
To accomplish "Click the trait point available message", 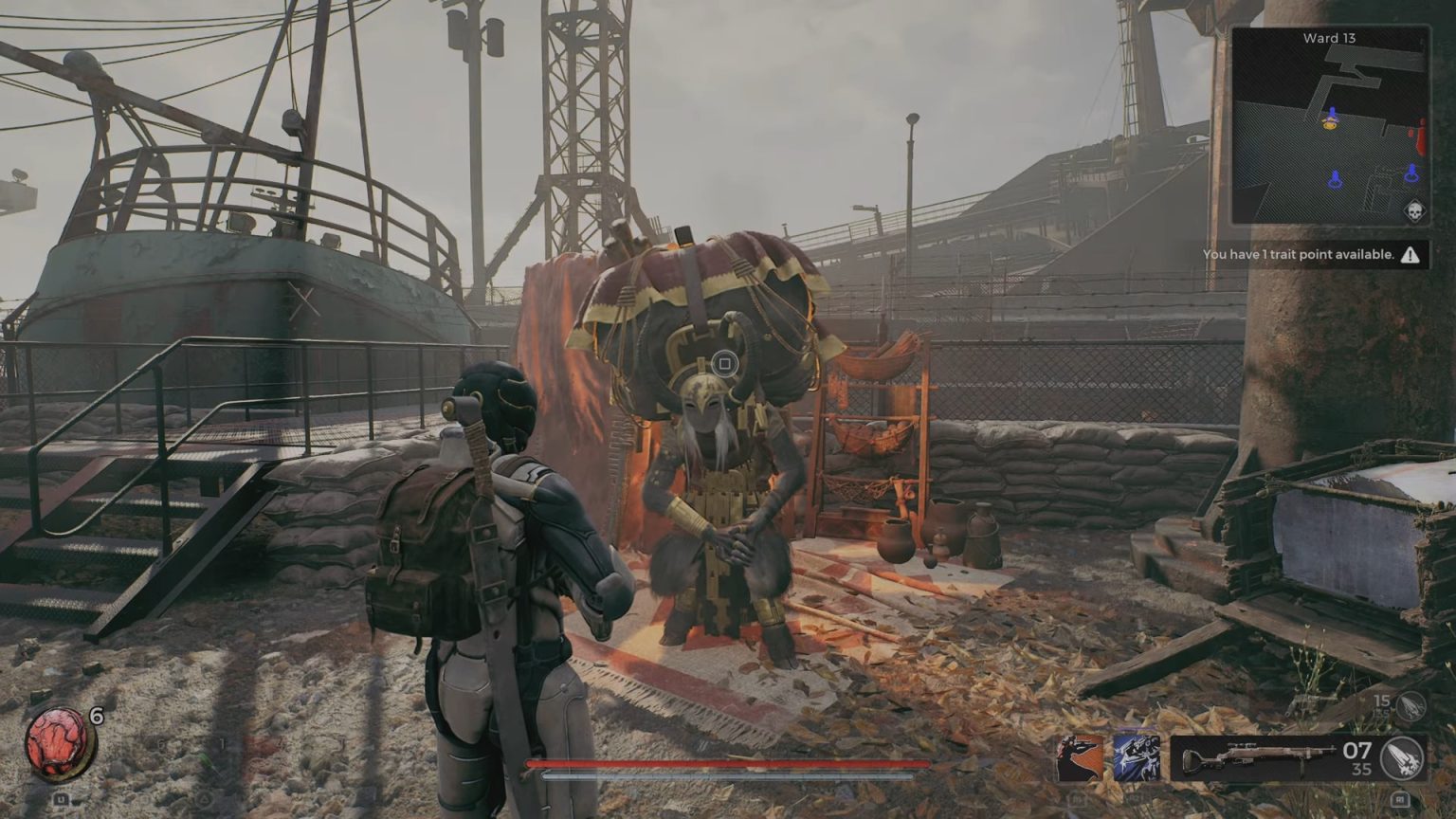I will tap(1299, 254).
